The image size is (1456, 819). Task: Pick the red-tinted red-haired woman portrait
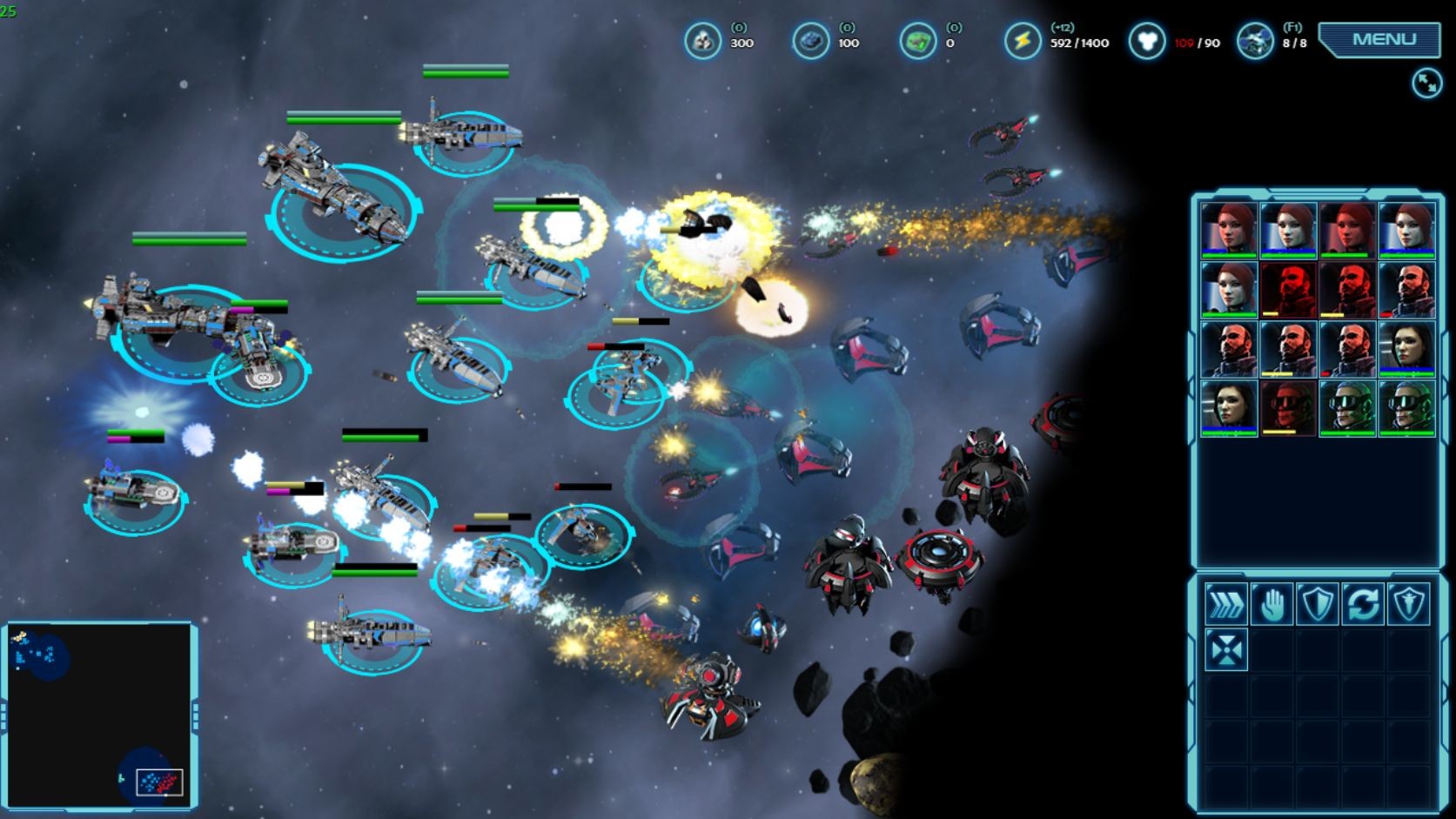(1347, 231)
